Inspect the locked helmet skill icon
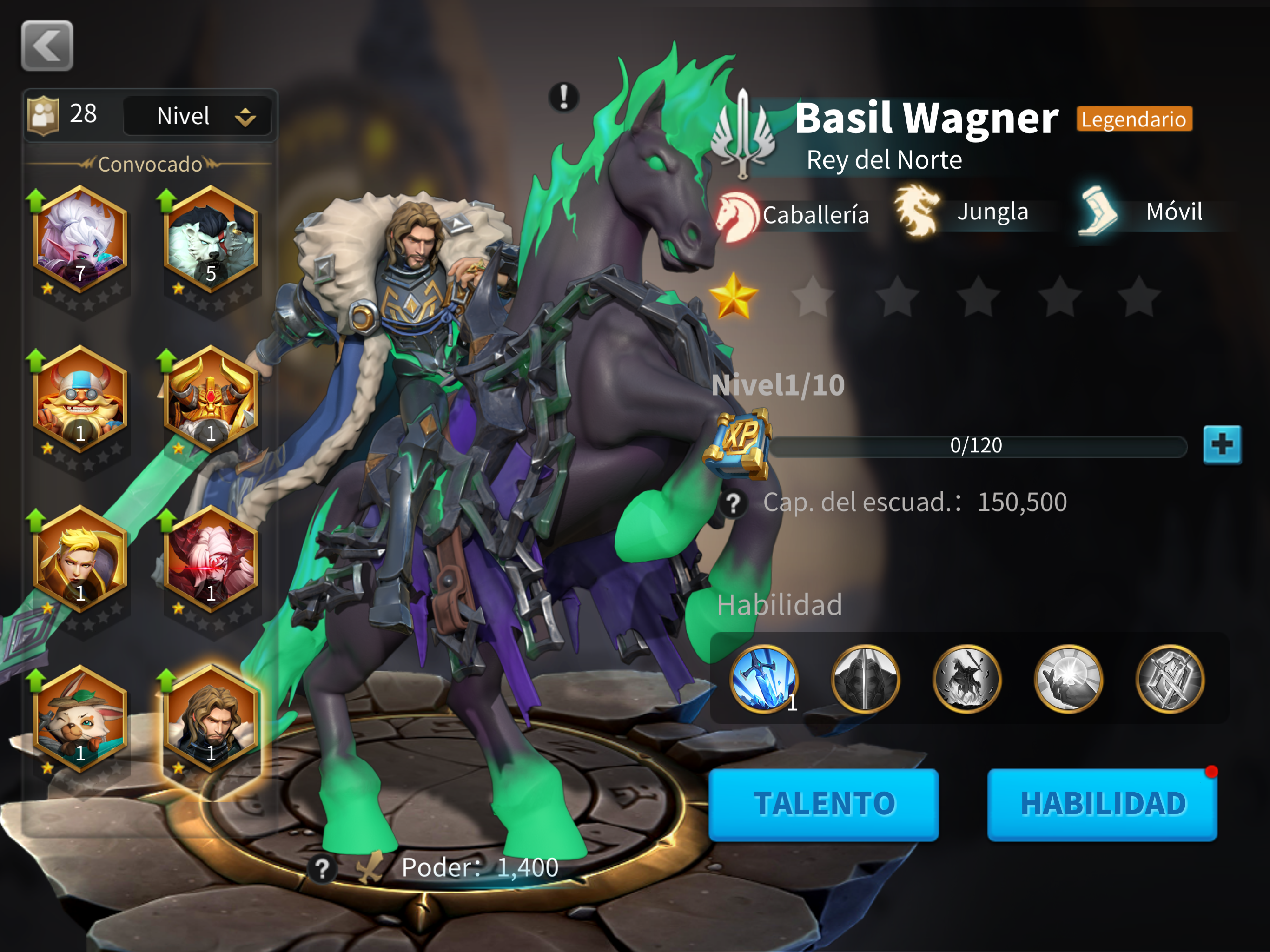Image resolution: width=1270 pixels, height=952 pixels. (x=865, y=679)
